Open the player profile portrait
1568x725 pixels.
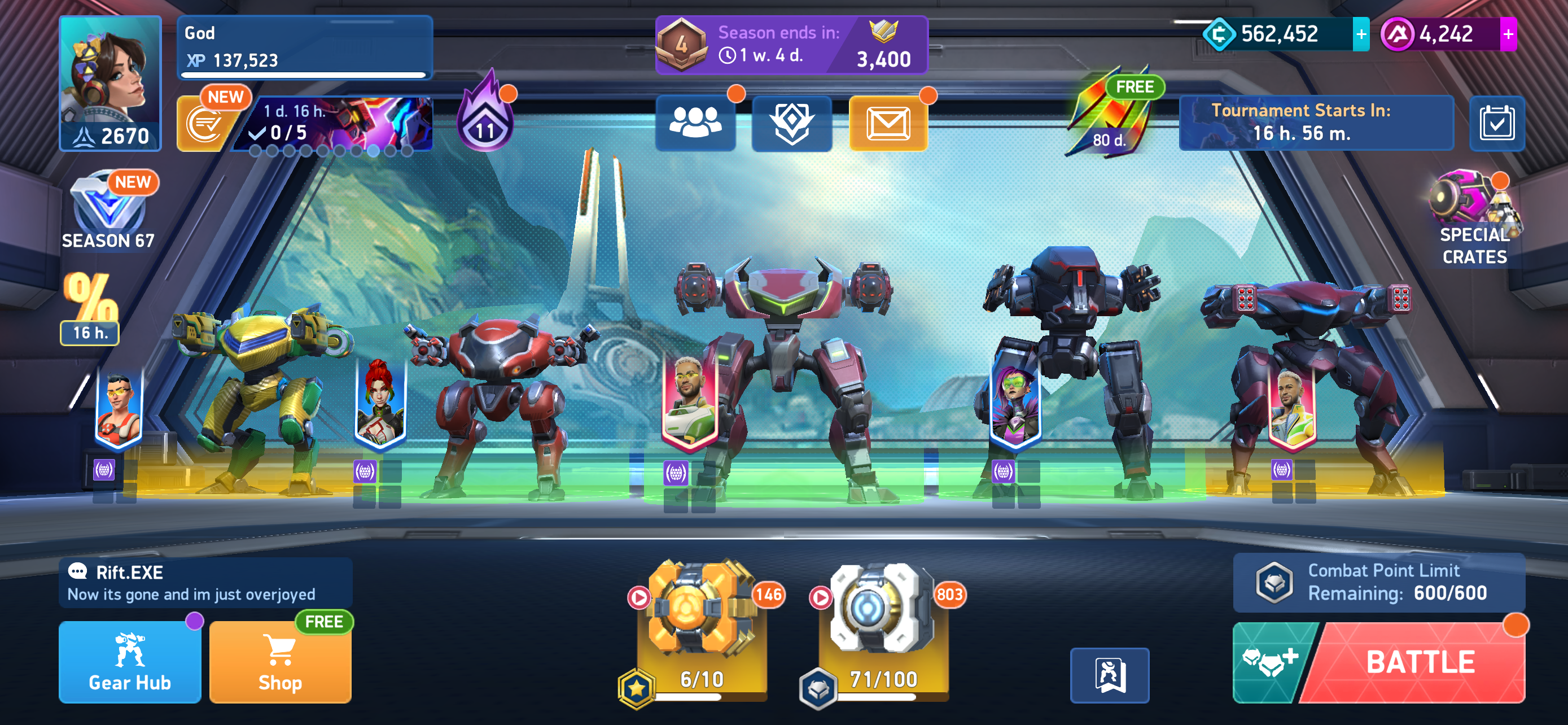(110, 84)
